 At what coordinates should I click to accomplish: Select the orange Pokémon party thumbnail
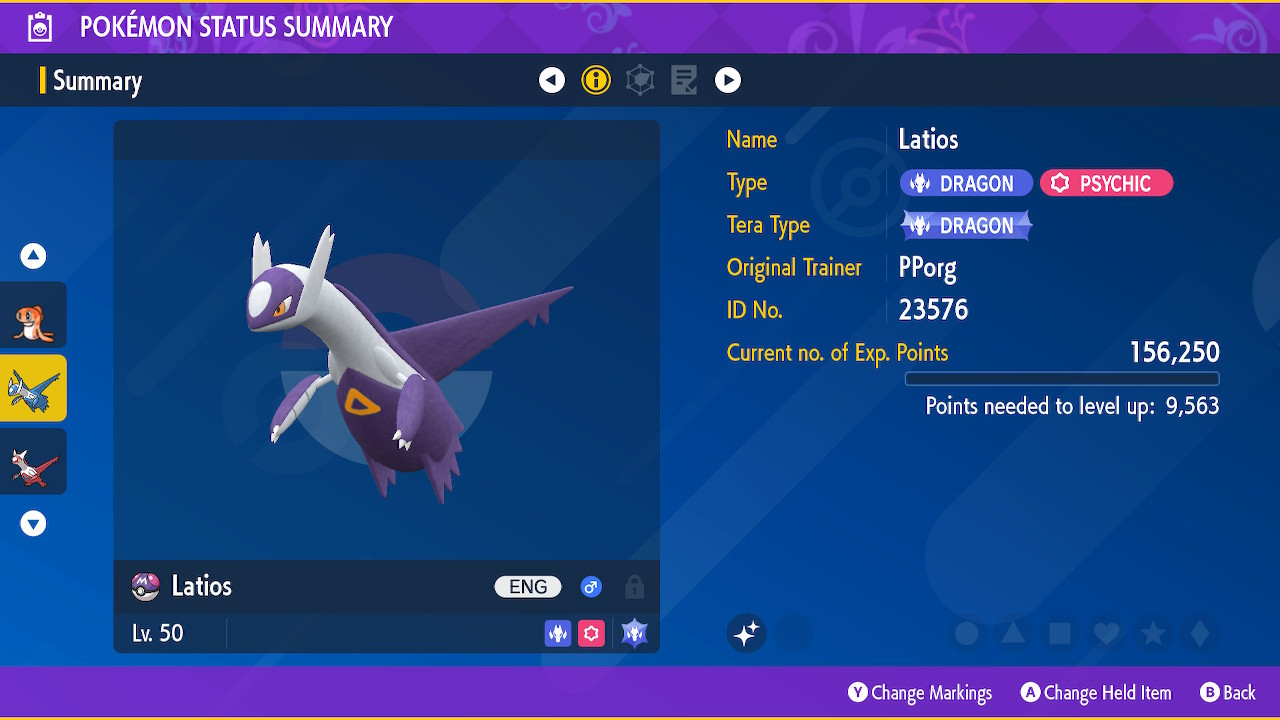(34, 315)
